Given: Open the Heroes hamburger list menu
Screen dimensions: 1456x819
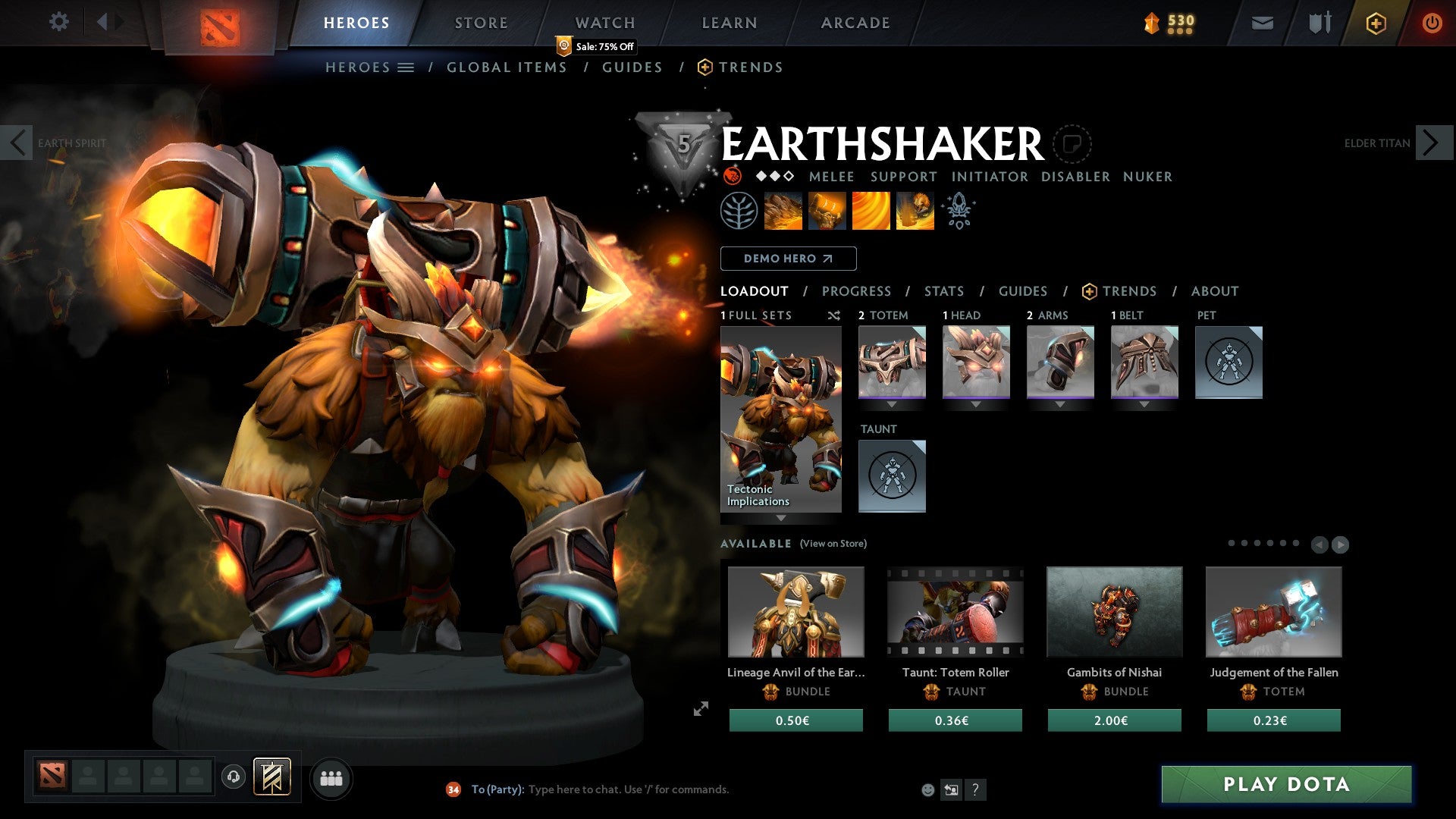Looking at the screenshot, I should point(406,67).
